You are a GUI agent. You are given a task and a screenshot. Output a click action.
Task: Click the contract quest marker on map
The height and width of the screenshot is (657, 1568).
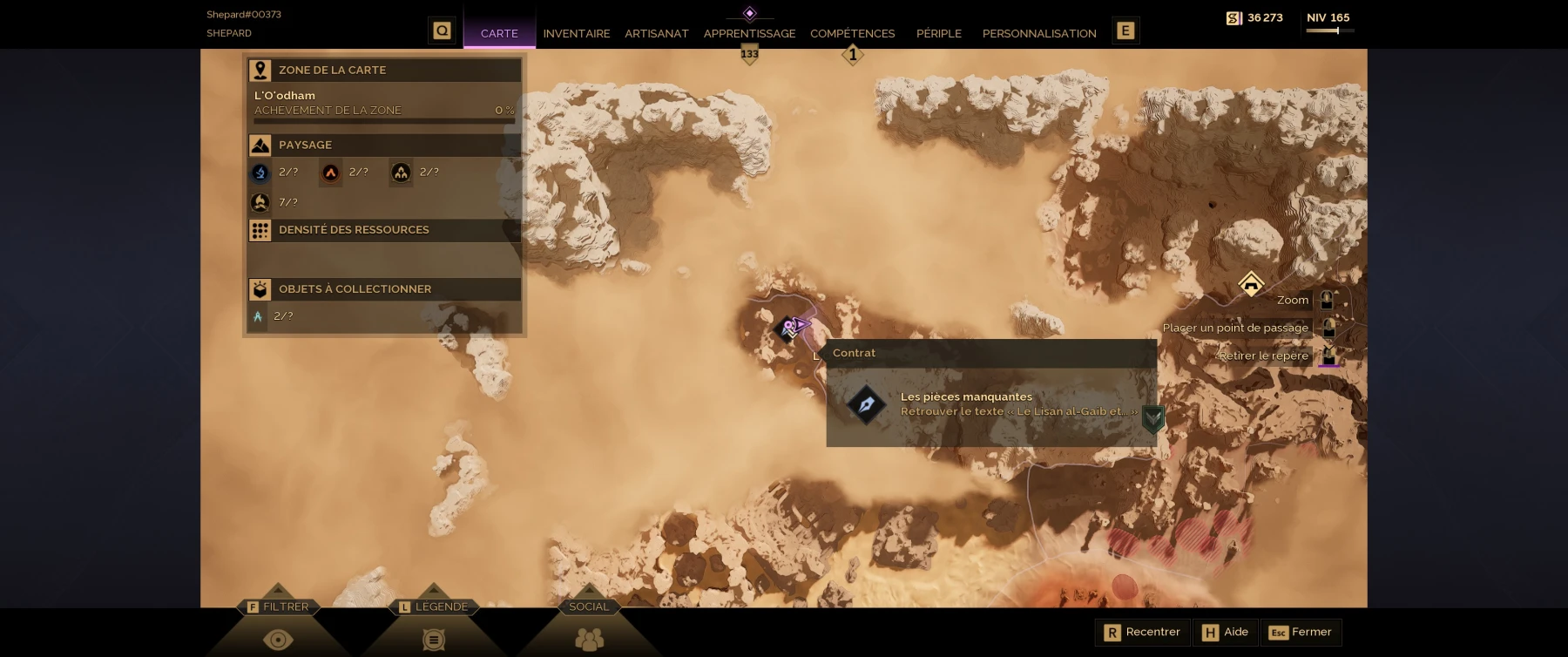point(787,328)
